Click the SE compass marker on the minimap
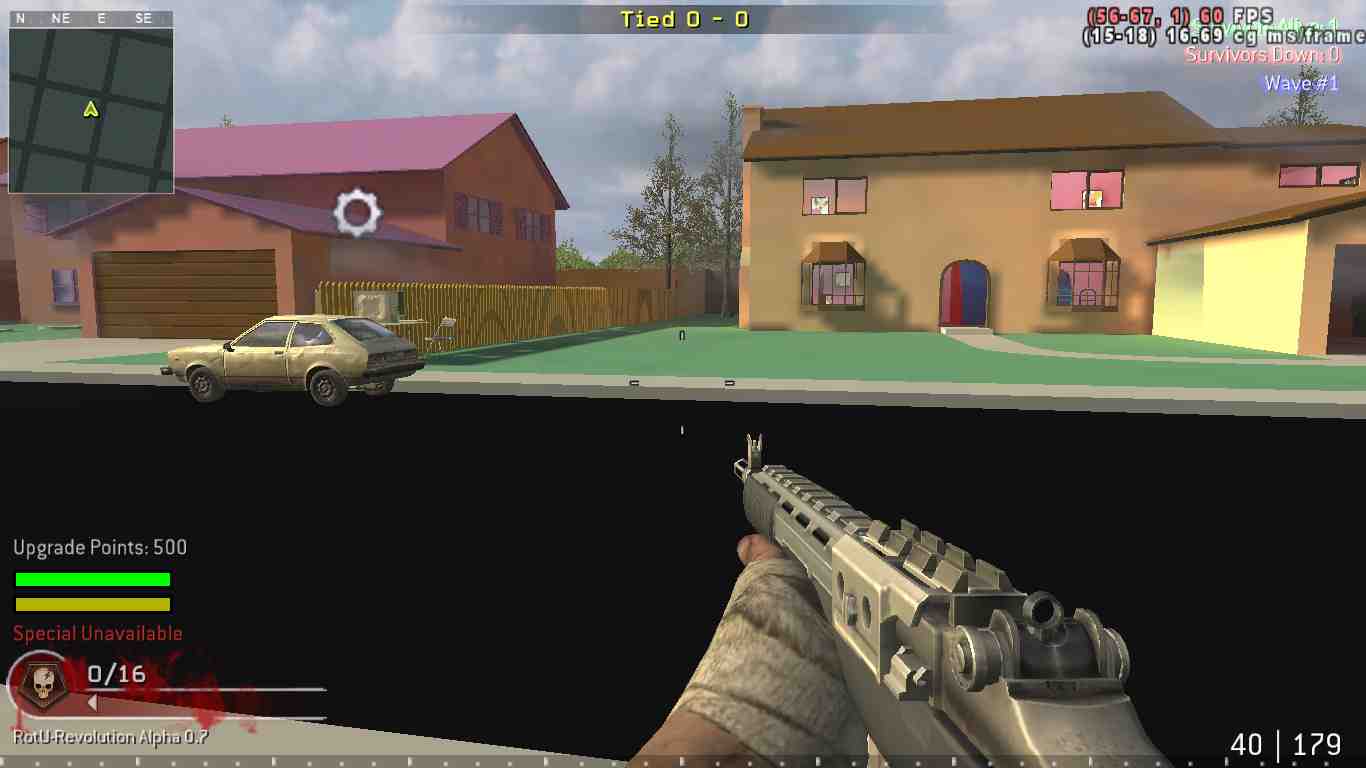The width and height of the screenshot is (1366, 768). click(144, 17)
